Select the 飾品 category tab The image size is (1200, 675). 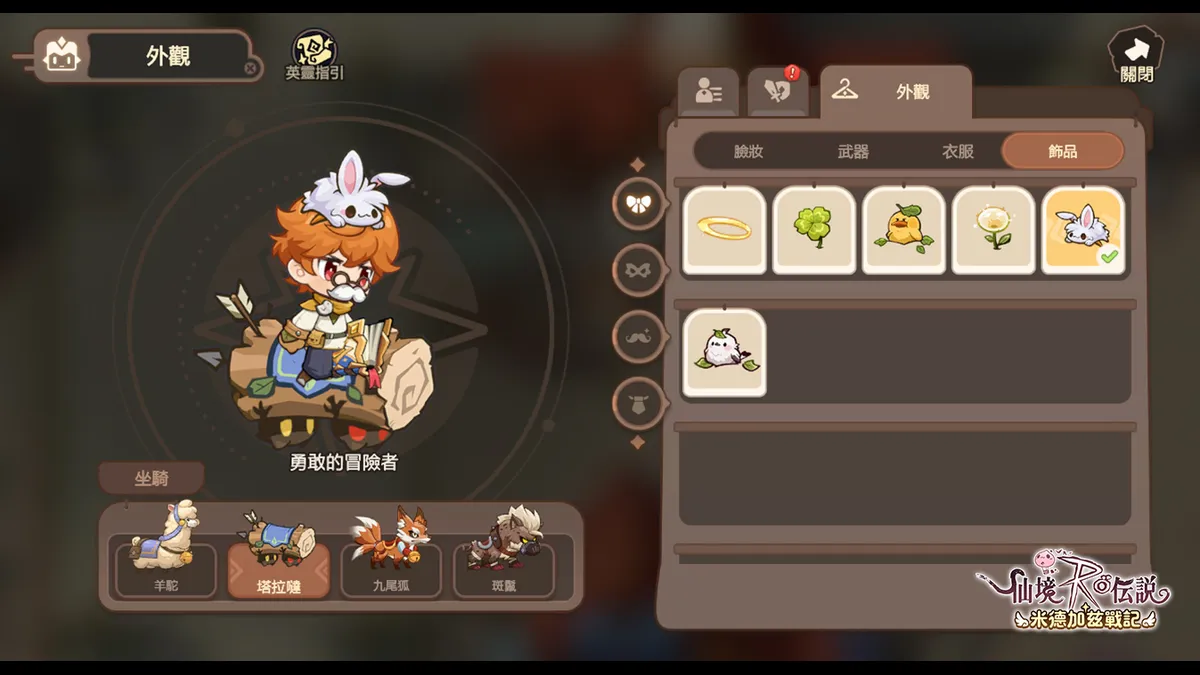pos(1062,151)
